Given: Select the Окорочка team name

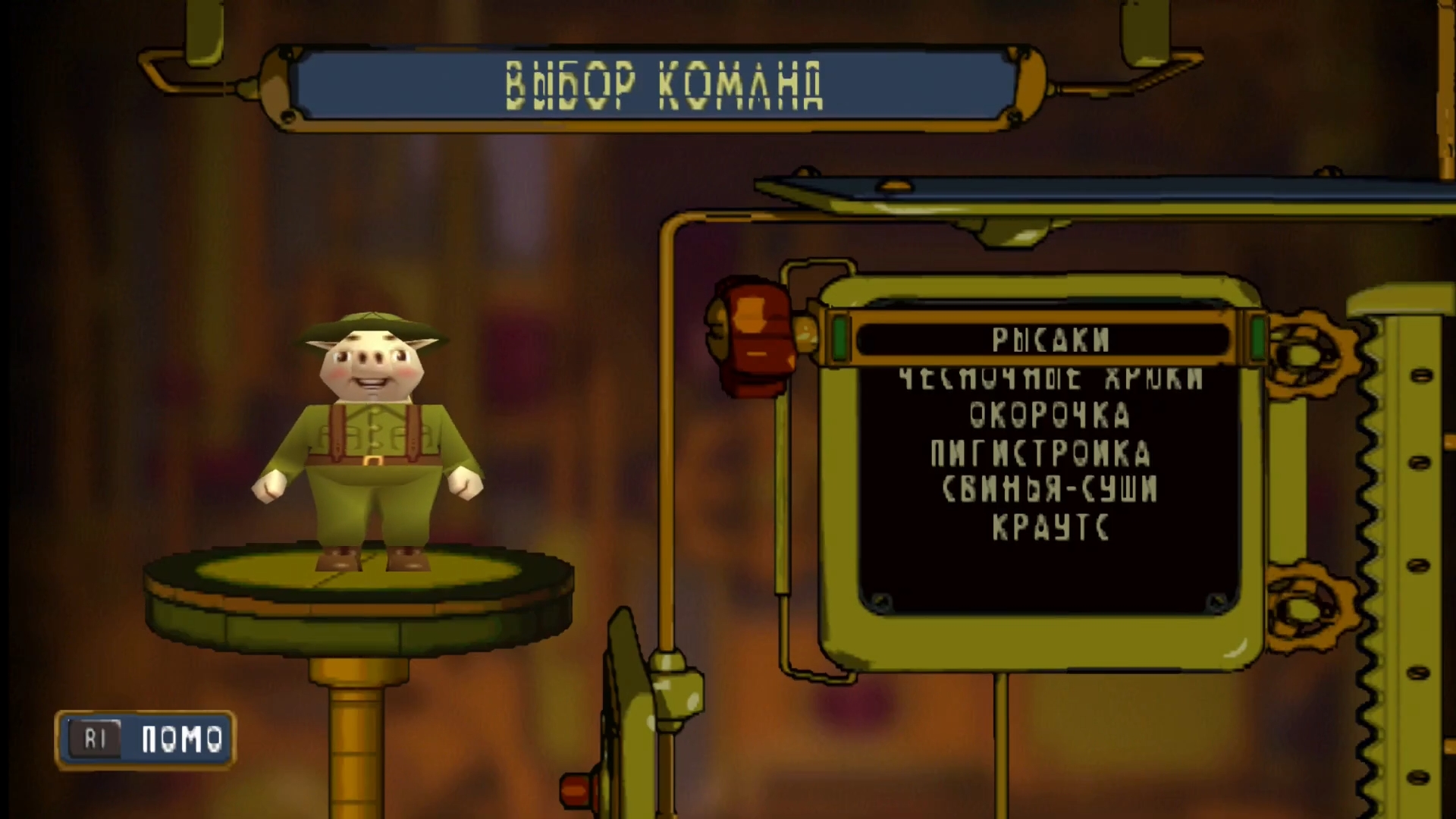Looking at the screenshot, I should (1051, 415).
